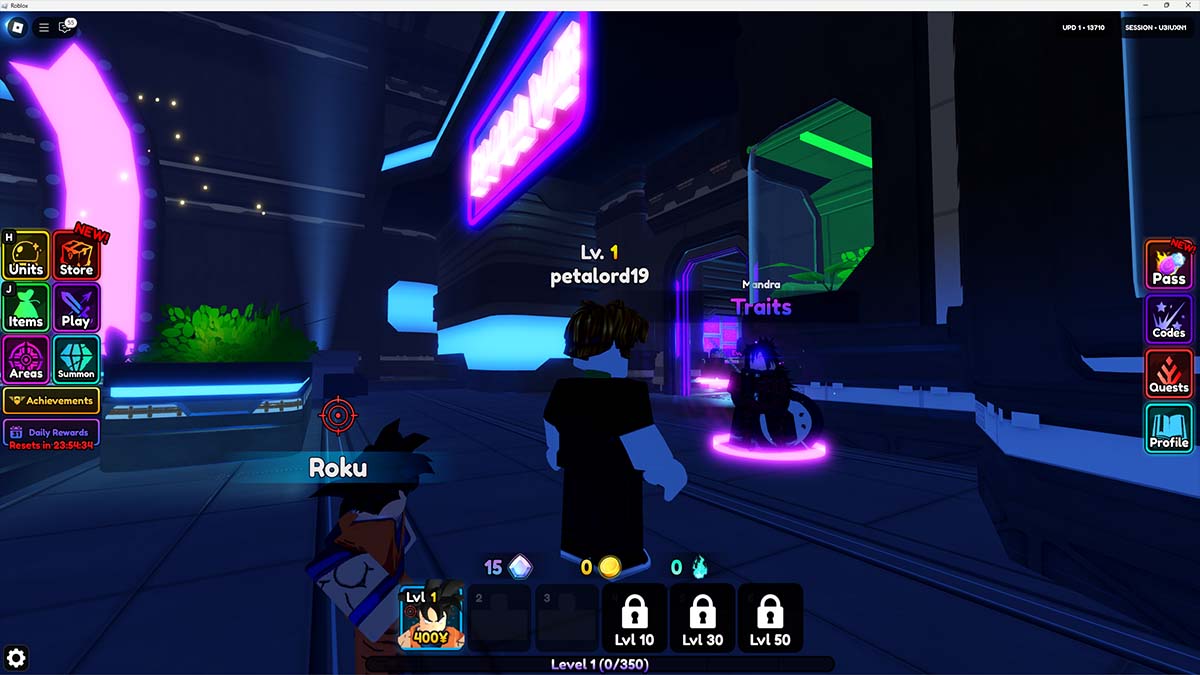
Task: Open the Store button marked NEW
Action: tap(76, 256)
